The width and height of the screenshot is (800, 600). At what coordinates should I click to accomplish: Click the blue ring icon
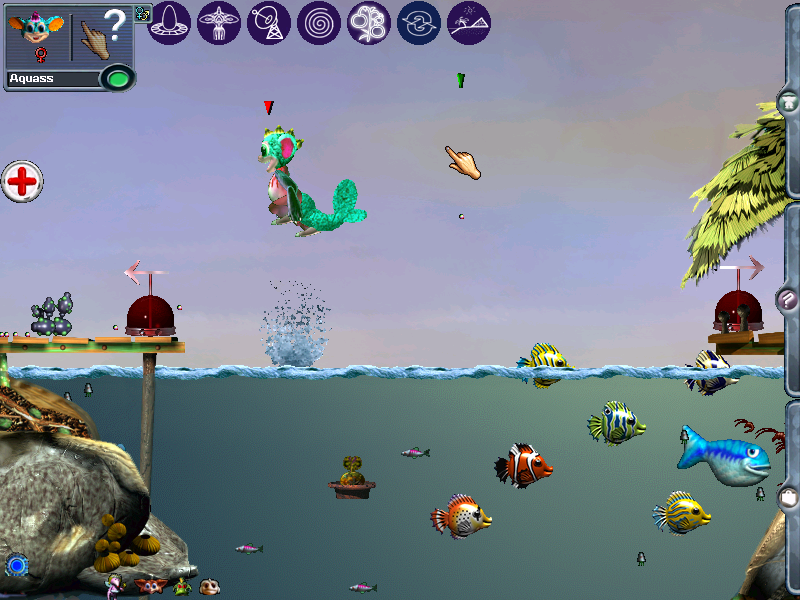pos(16,566)
